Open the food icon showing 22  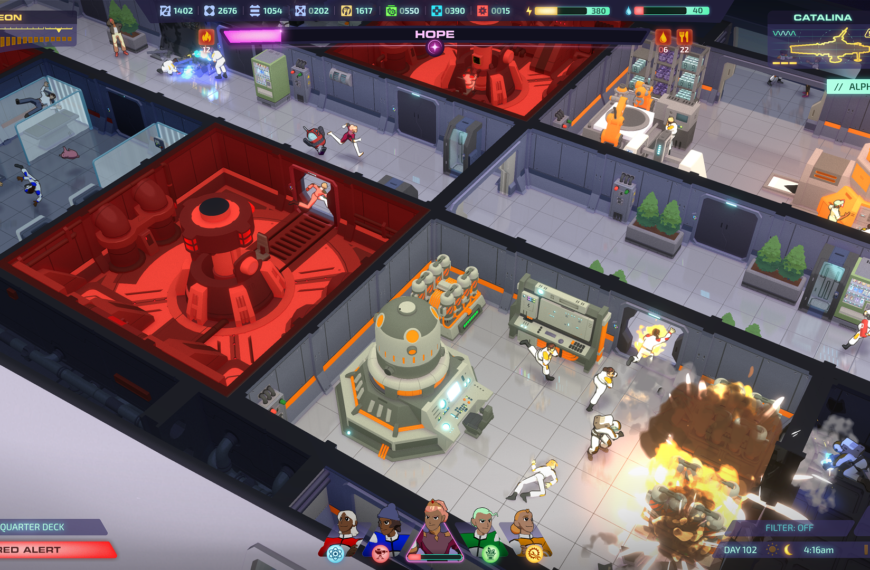685,39
